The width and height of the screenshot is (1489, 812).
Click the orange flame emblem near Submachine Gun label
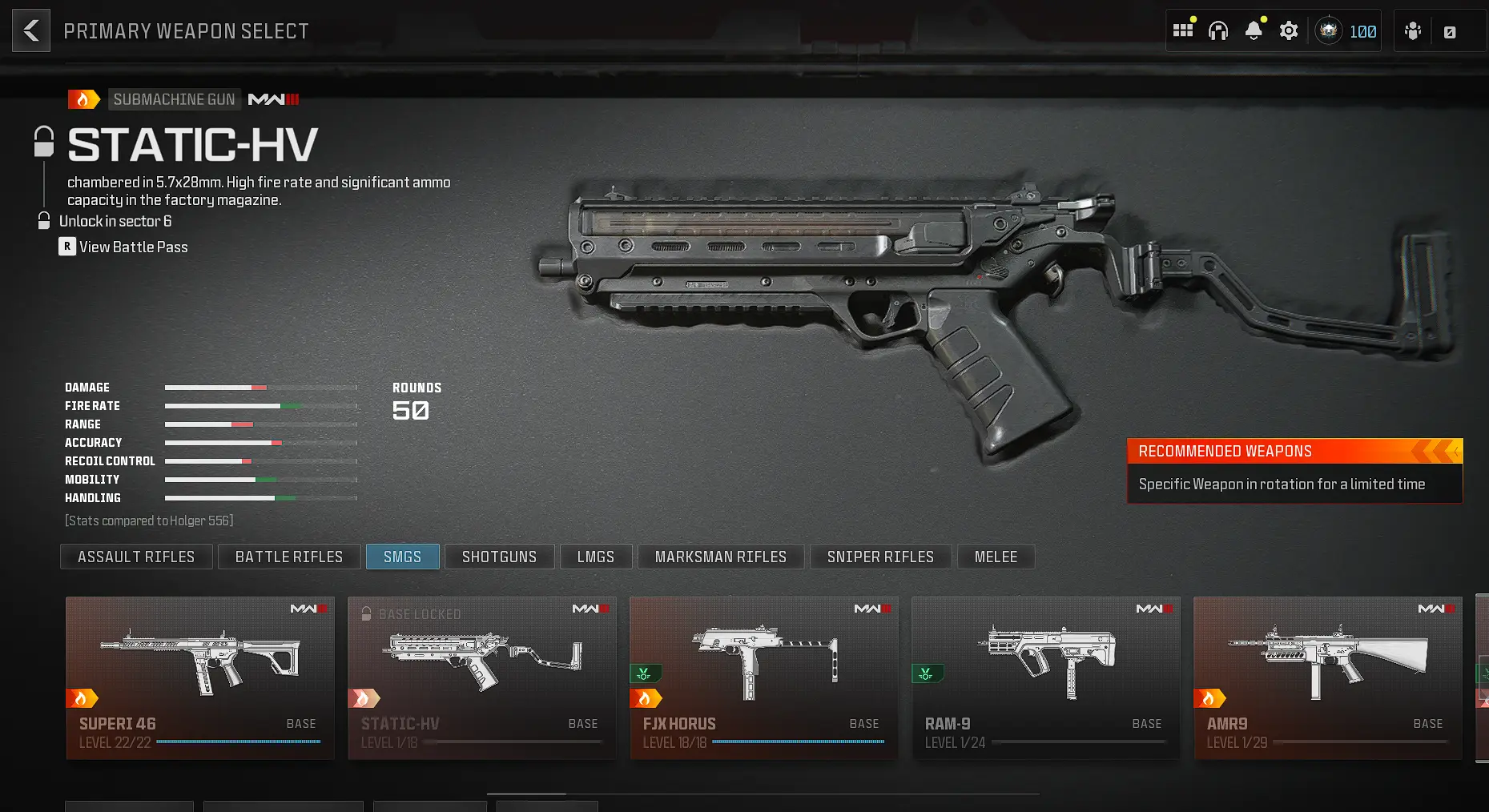(x=84, y=98)
